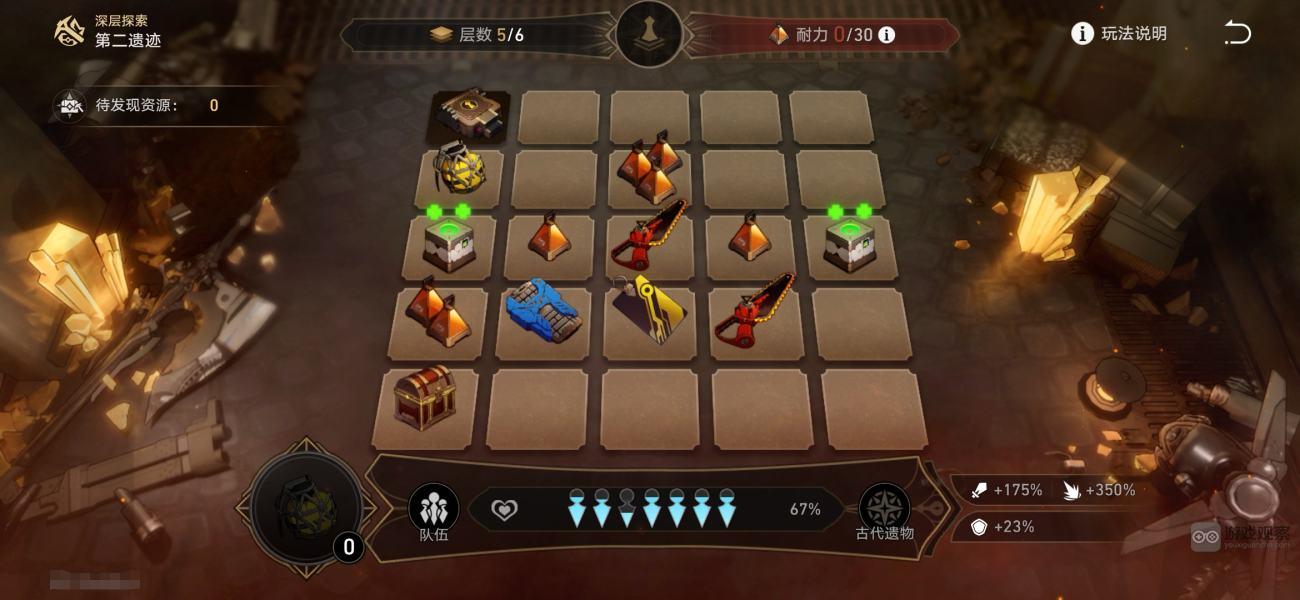Select the red treasure chest tile

(424, 398)
